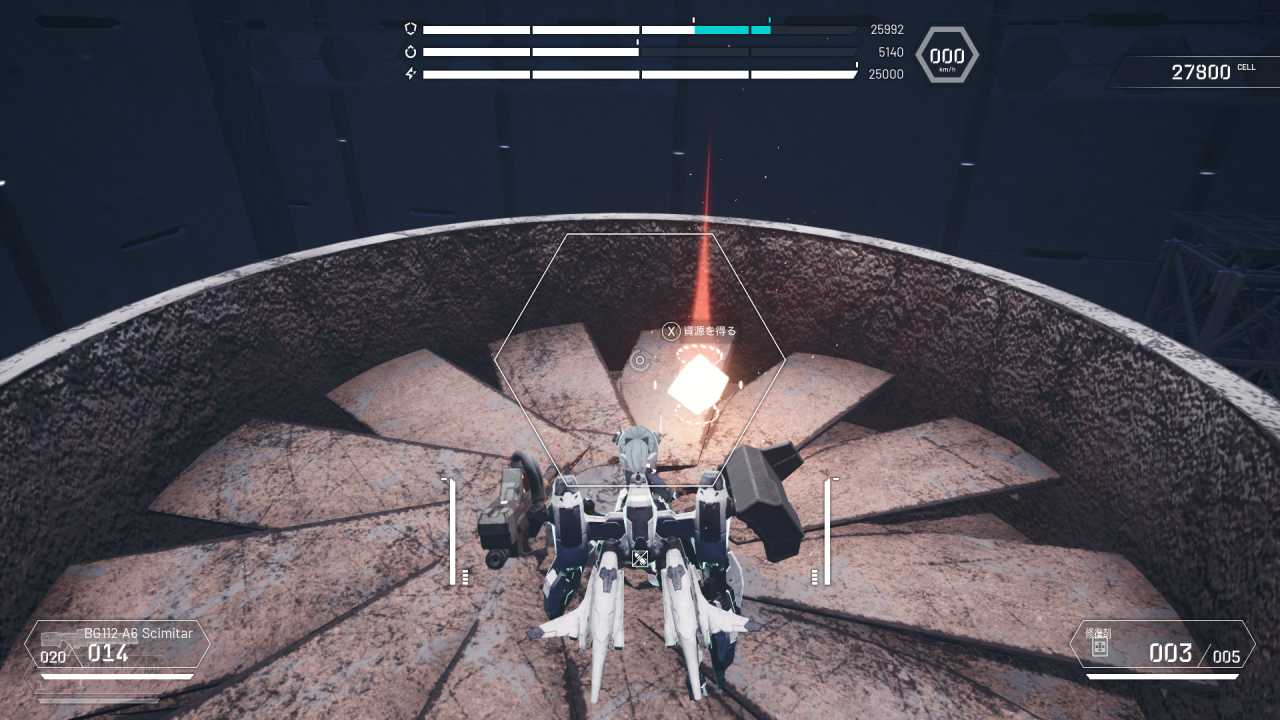Viewport: 1280px width, 720px height.
Task: Select the BG112 A6 Scimitar weapon panel
Action: [x=118, y=645]
